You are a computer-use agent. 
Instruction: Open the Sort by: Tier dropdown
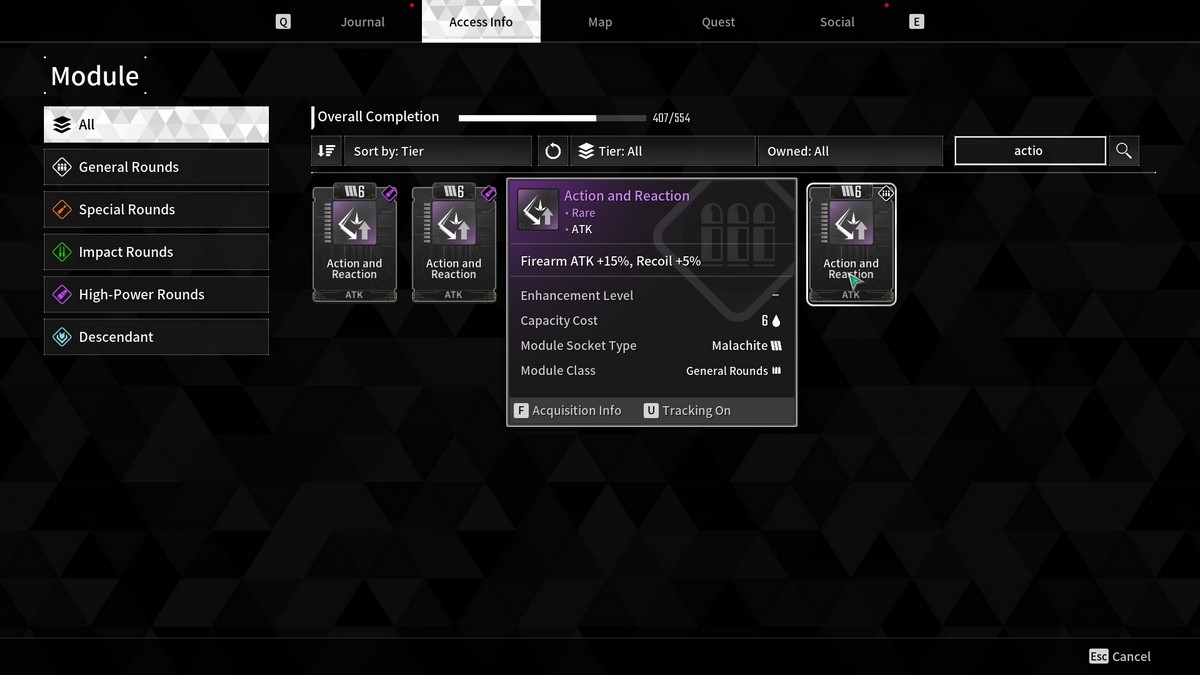click(438, 151)
